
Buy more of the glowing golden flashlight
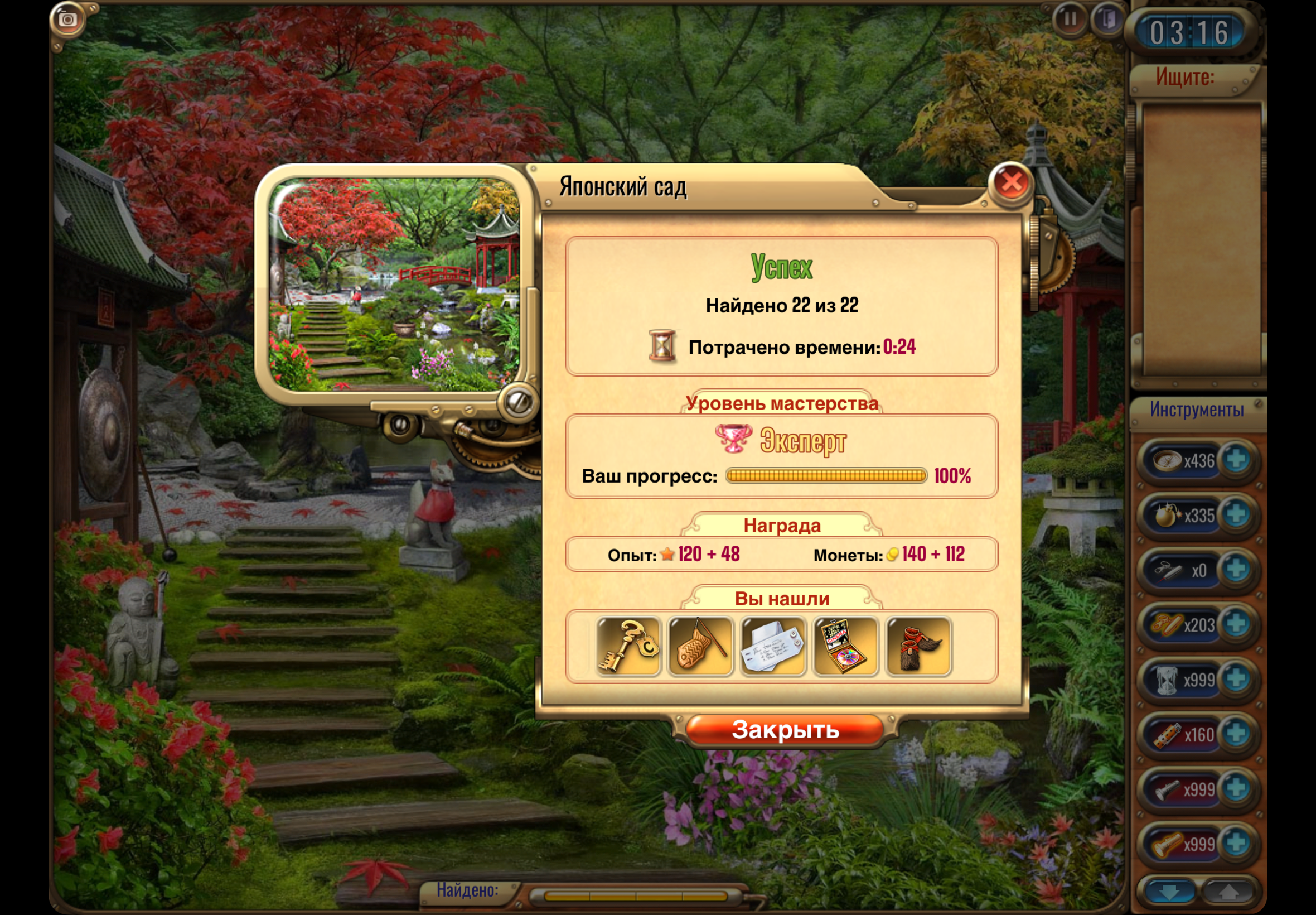[x=1236, y=844]
